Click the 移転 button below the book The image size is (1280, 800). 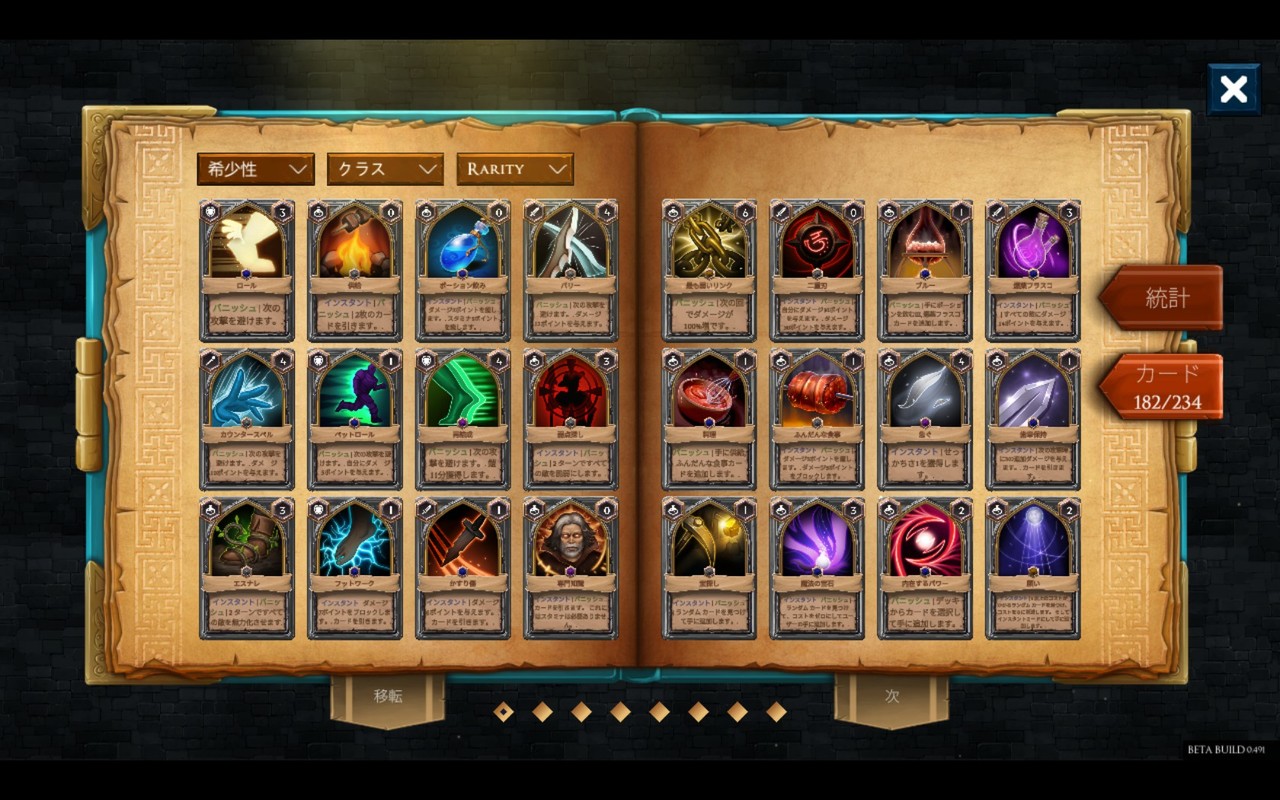pos(388,697)
